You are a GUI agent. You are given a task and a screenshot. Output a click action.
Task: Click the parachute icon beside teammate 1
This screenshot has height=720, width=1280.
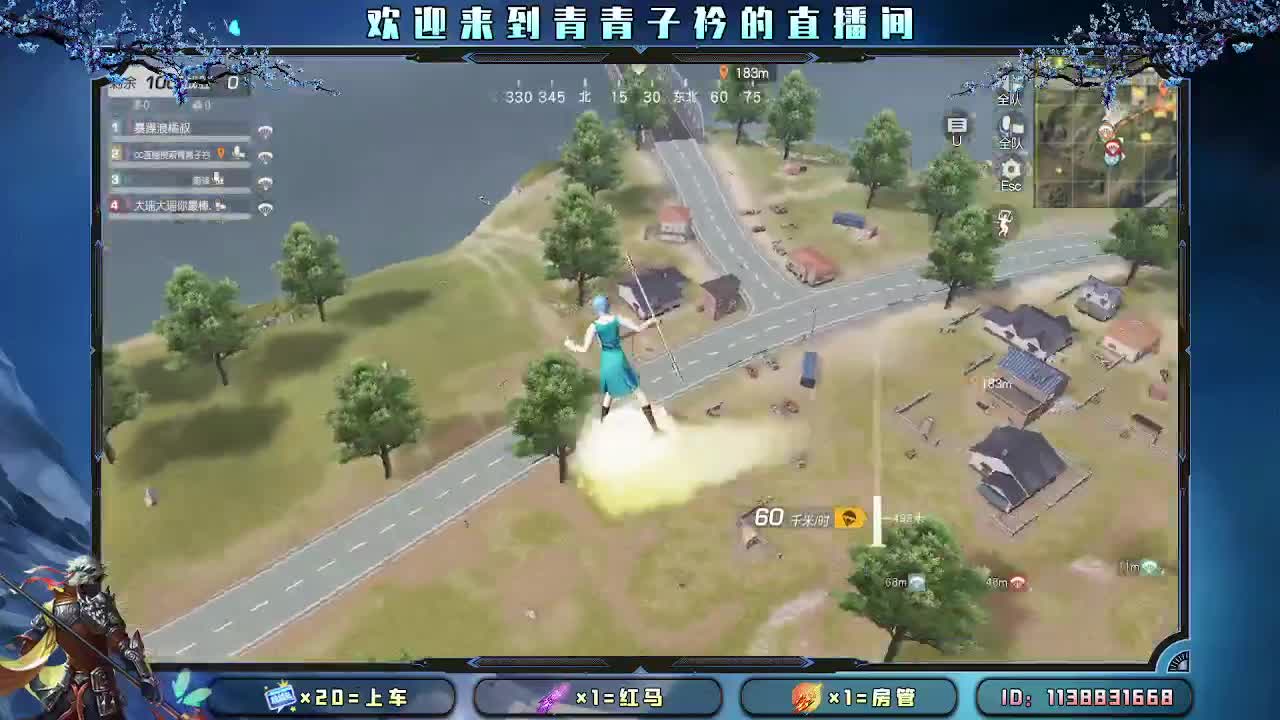pos(266,133)
